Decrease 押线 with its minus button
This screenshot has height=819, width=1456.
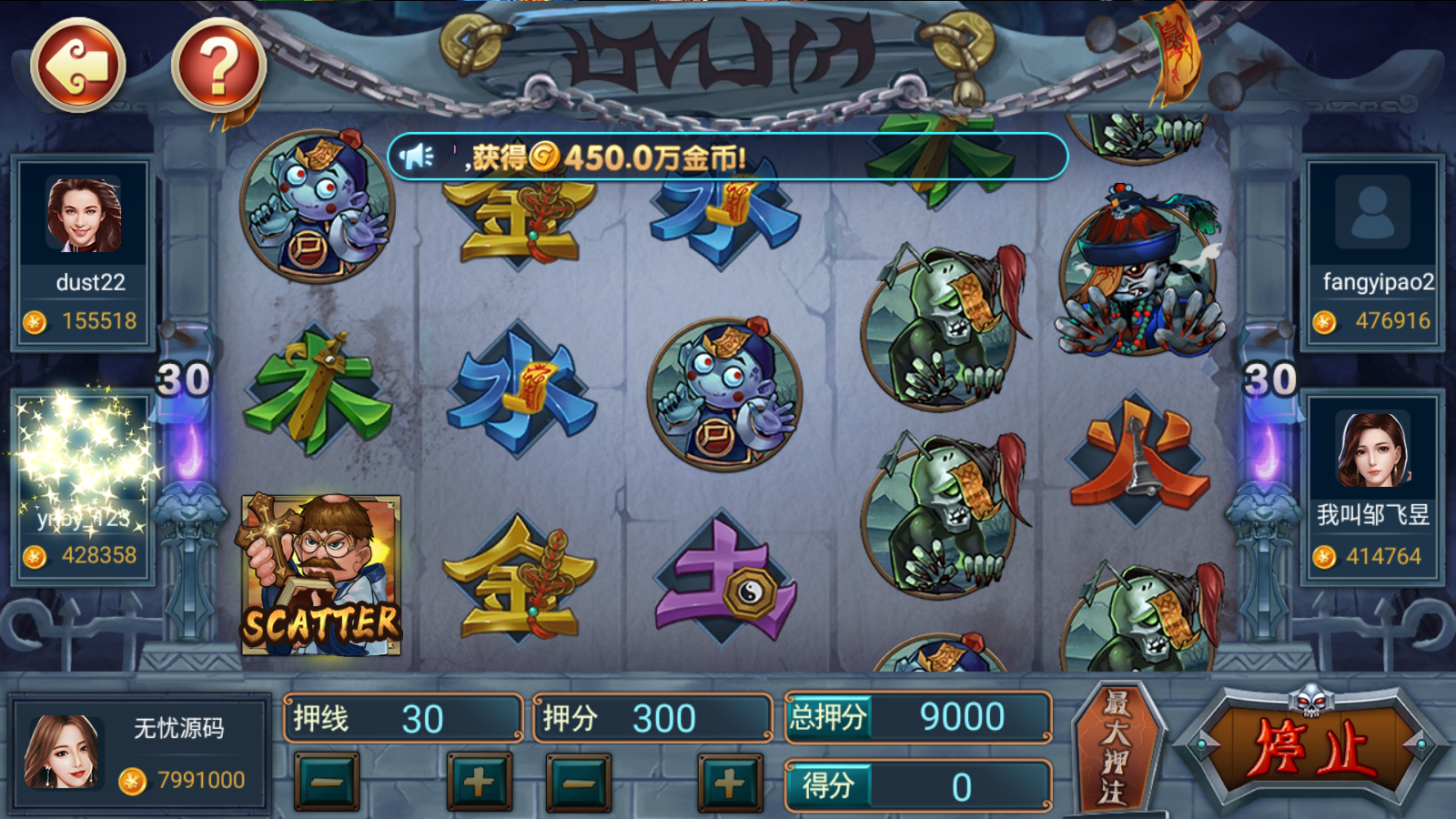coord(326,780)
